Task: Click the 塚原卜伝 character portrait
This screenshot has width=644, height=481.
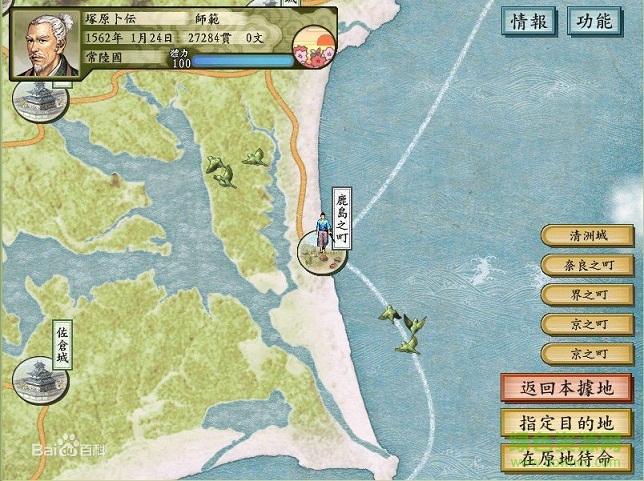Action: (44, 45)
